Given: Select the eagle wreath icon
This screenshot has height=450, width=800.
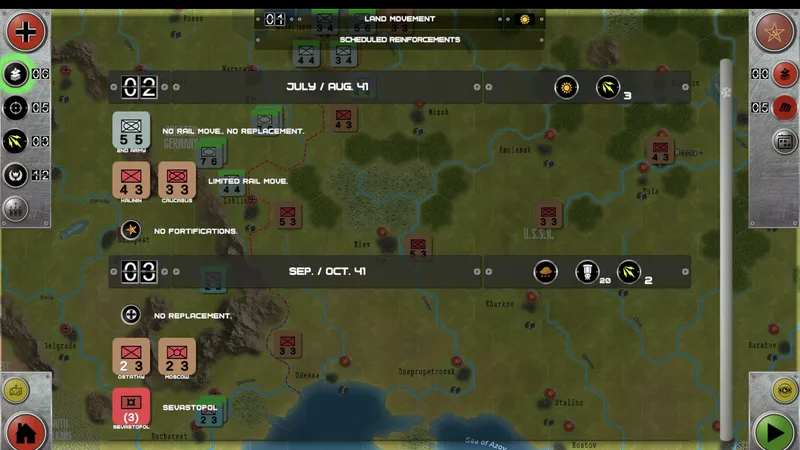Looking at the screenshot, I should 17,175.
